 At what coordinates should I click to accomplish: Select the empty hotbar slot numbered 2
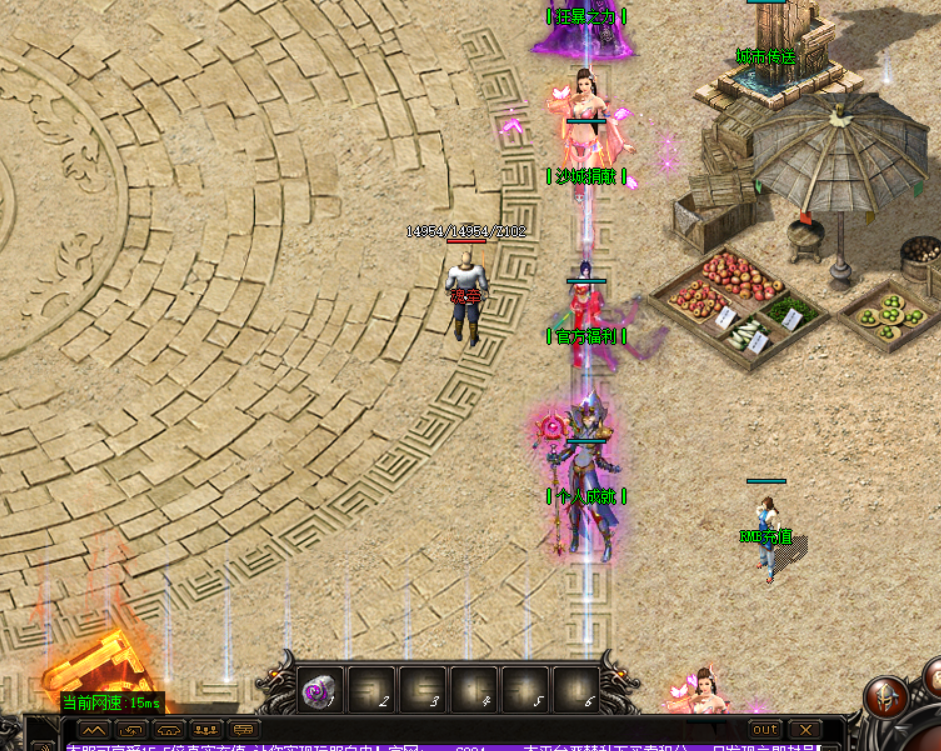coord(372,690)
